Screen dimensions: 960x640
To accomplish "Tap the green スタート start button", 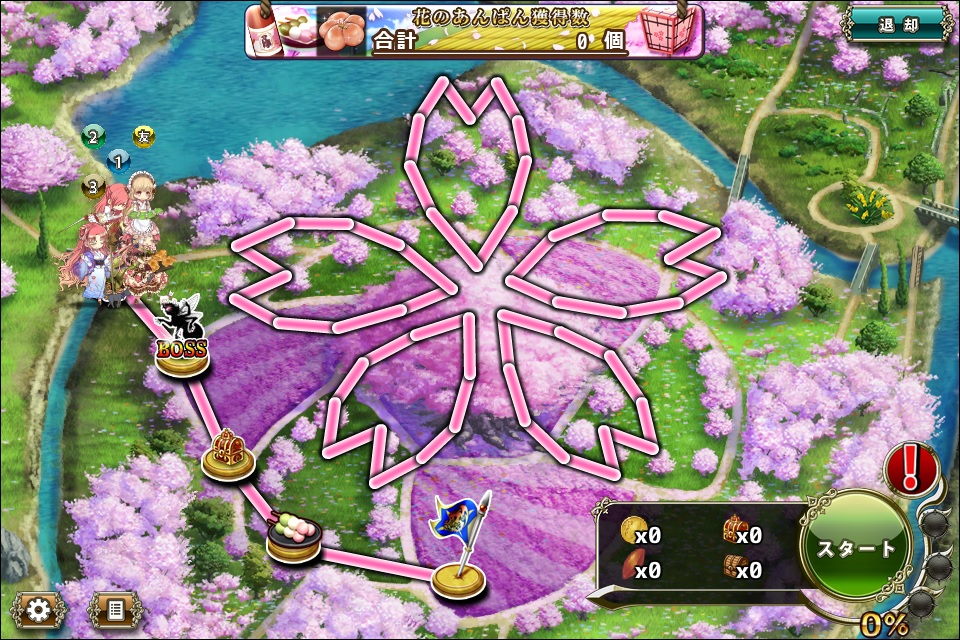I will click(856, 548).
